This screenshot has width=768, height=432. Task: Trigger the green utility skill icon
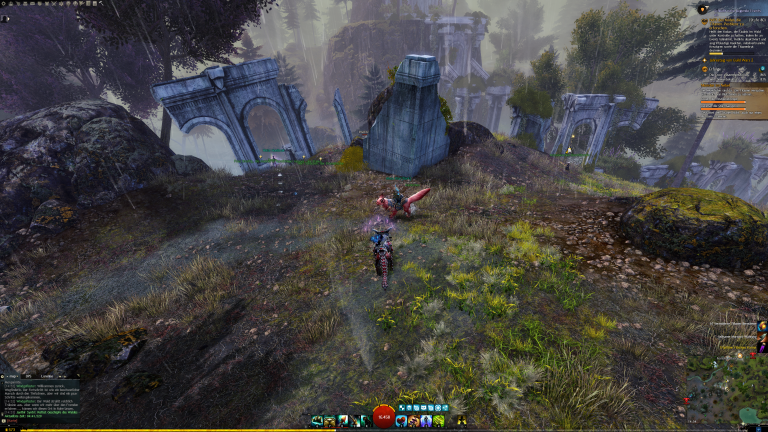(x=439, y=421)
